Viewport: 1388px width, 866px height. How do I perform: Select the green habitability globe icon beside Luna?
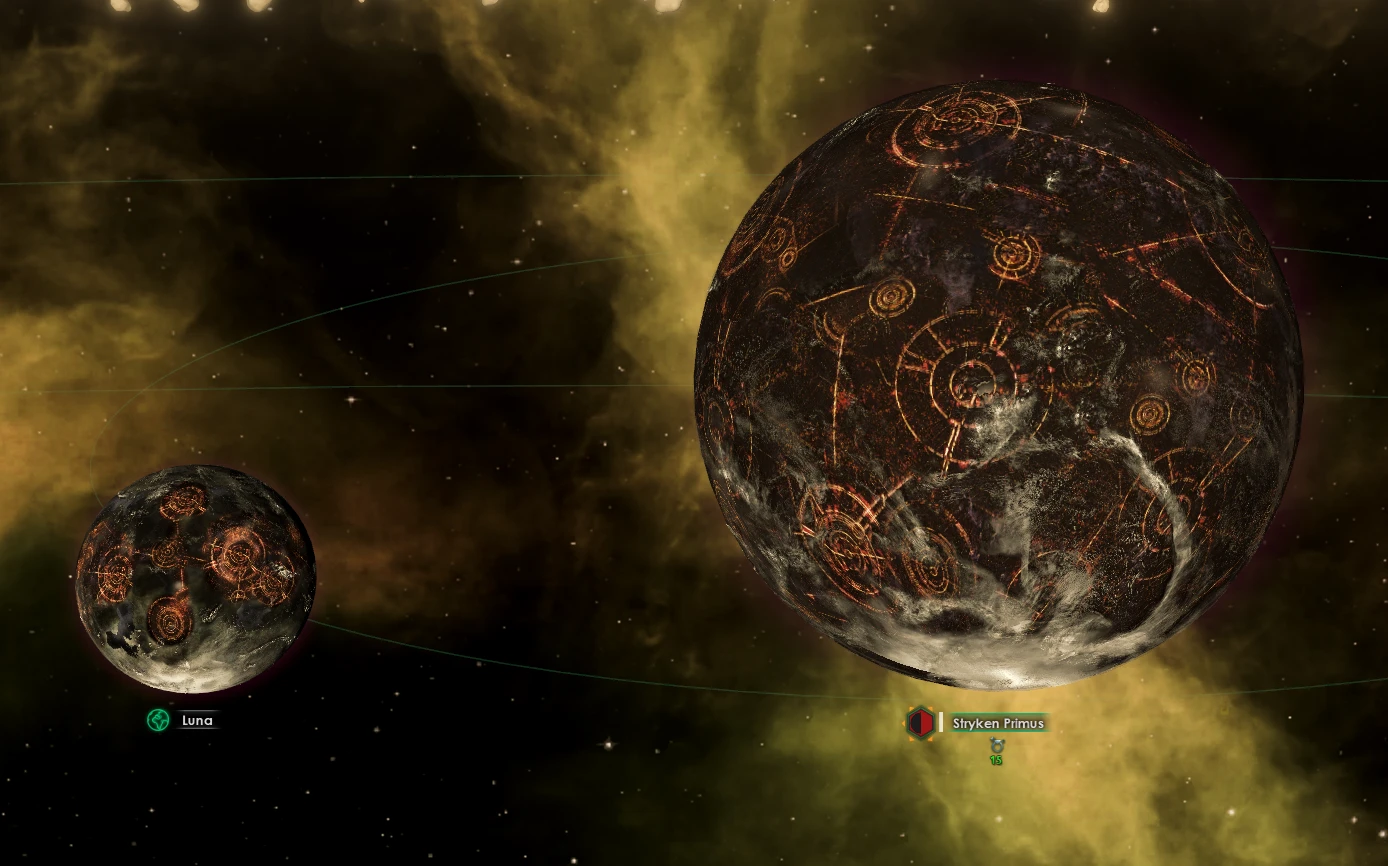tap(158, 719)
